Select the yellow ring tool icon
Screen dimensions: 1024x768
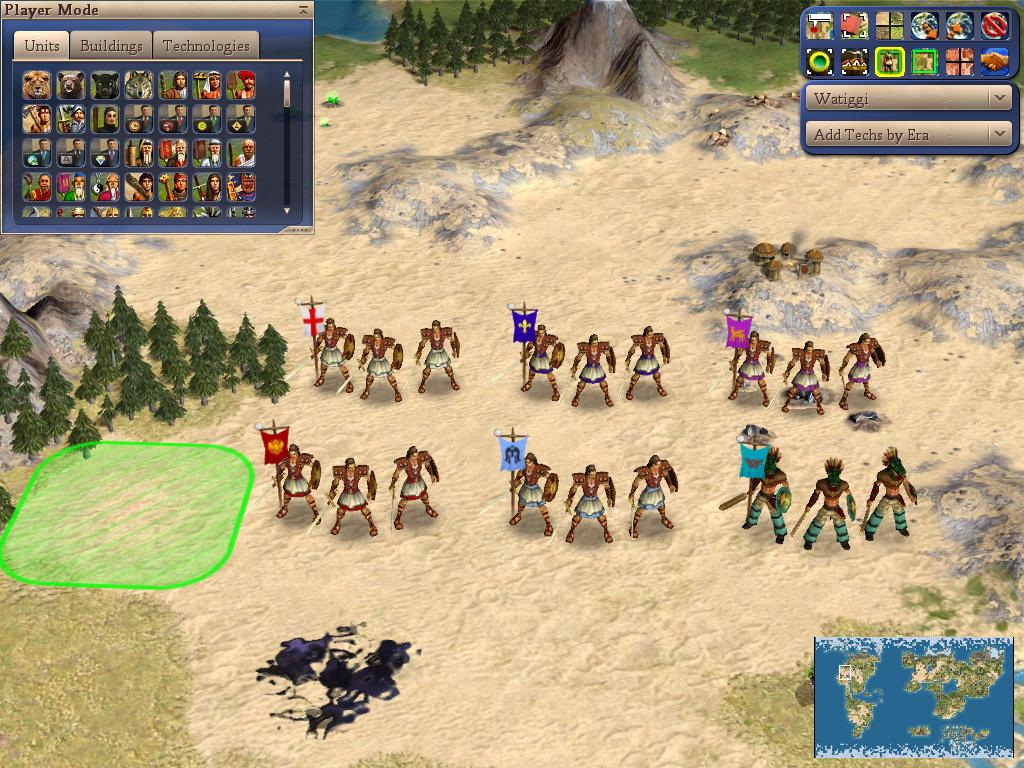tap(819, 62)
